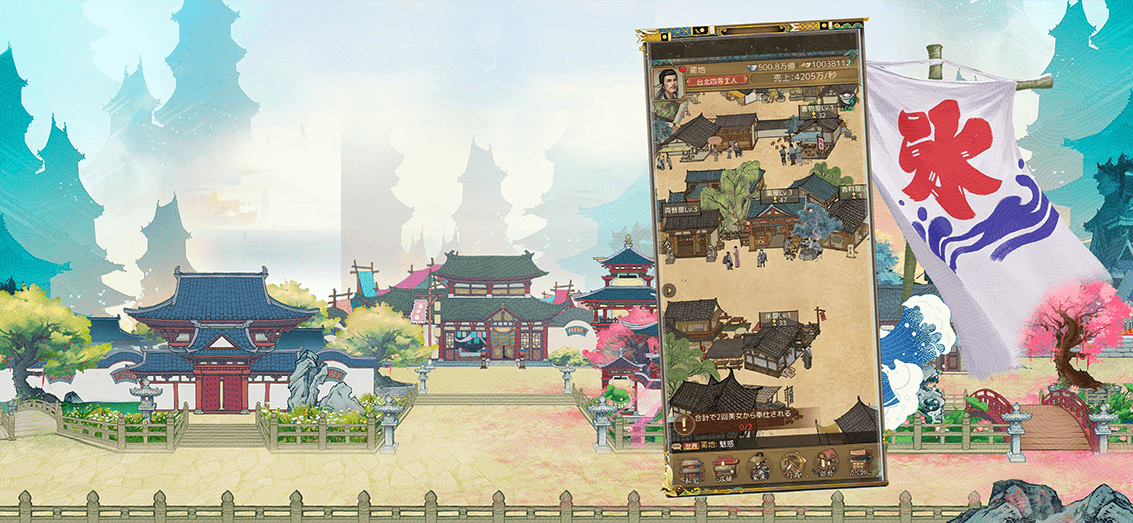Open the crossbow hunting icon

click(x=794, y=466)
